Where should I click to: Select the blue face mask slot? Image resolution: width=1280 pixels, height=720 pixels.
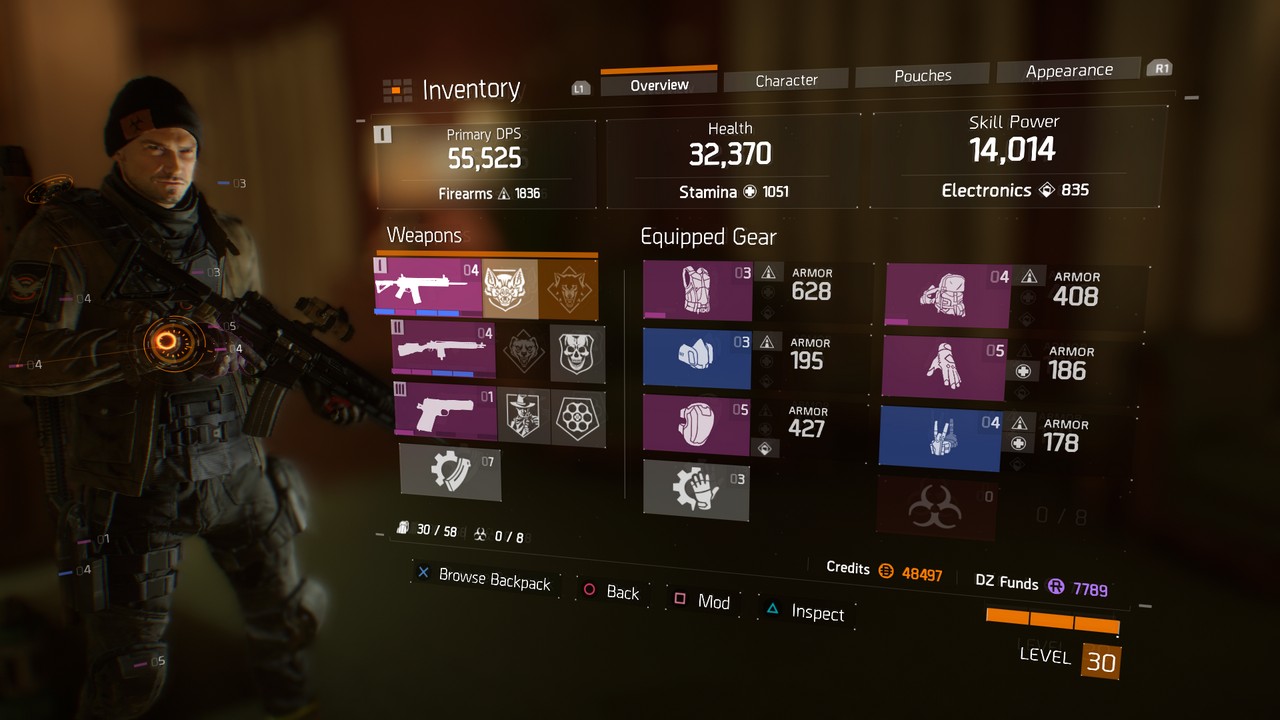pos(696,359)
